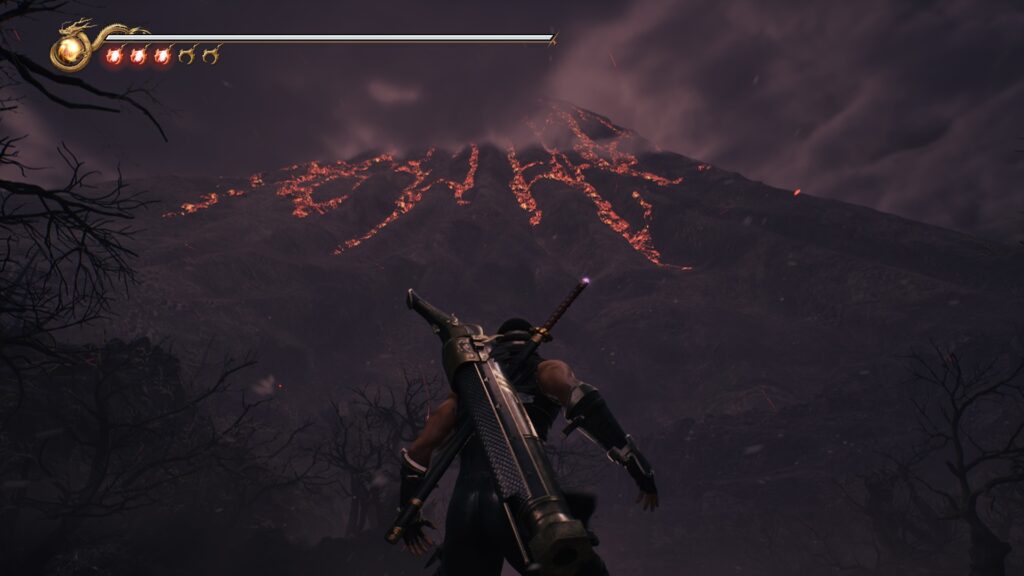Click the golden dragon orb emblem
The width and height of the screenshot is (1024, 576).
[71, 49]
